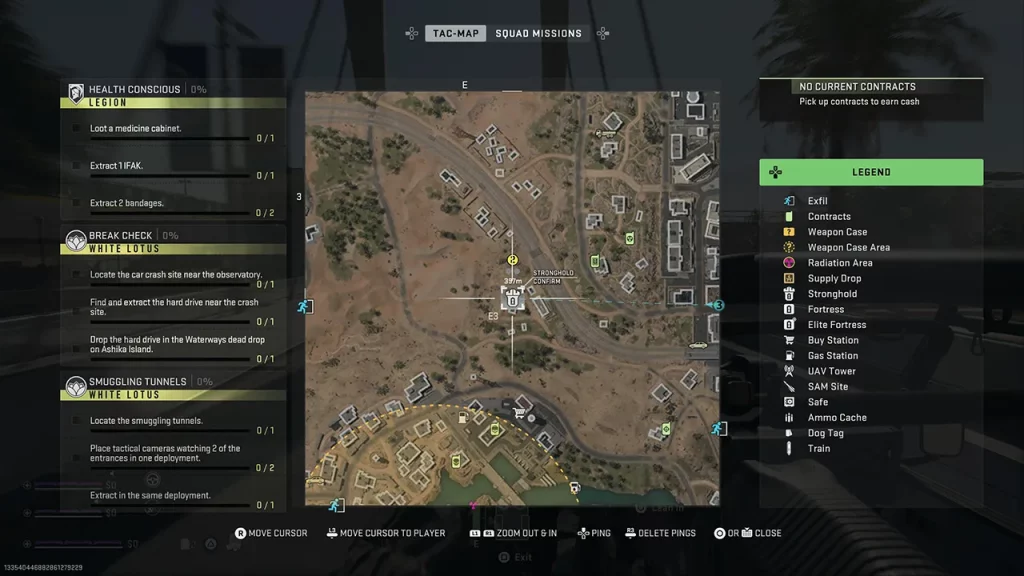The height and width of the screenshot is (576, 1024).
Task: Choose the Train legend entry
Action: (x=818, y=448)
